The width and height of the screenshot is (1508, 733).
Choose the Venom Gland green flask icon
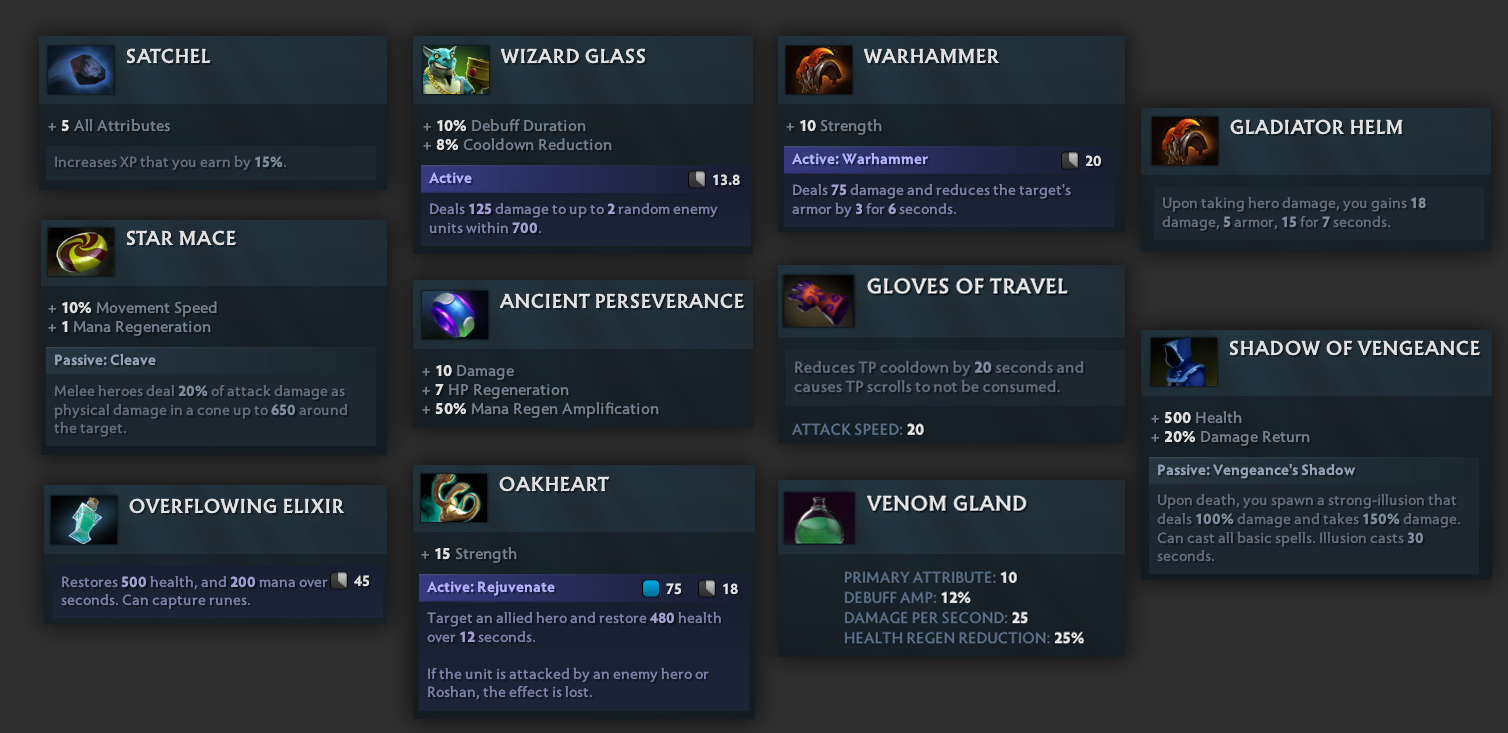(819, 518)
